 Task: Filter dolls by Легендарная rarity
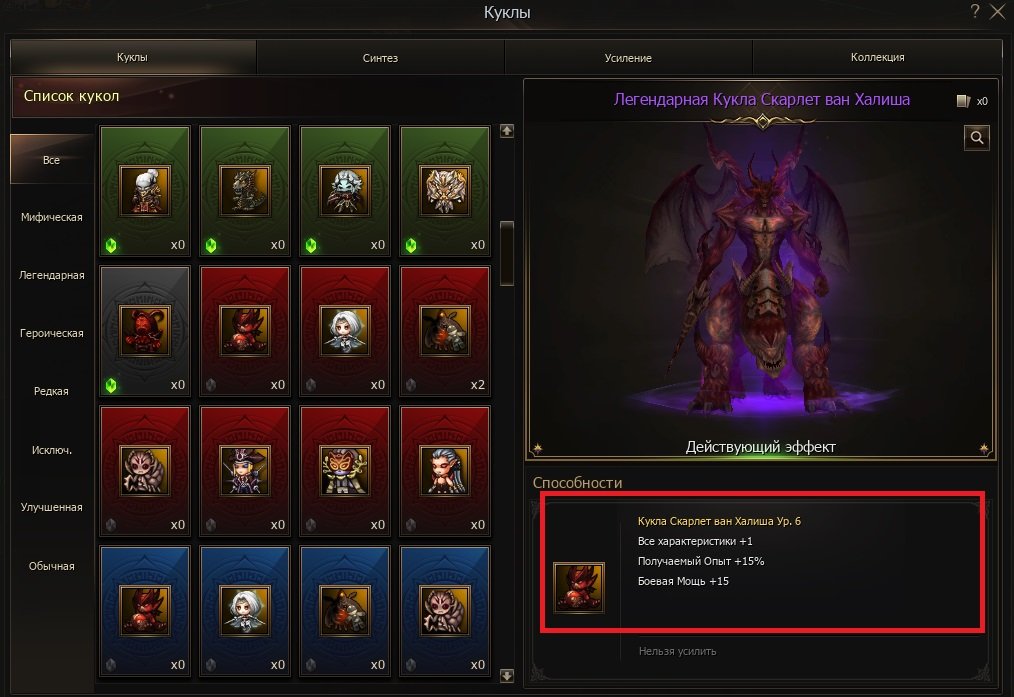pyautogui.click(x=52, y=275)
